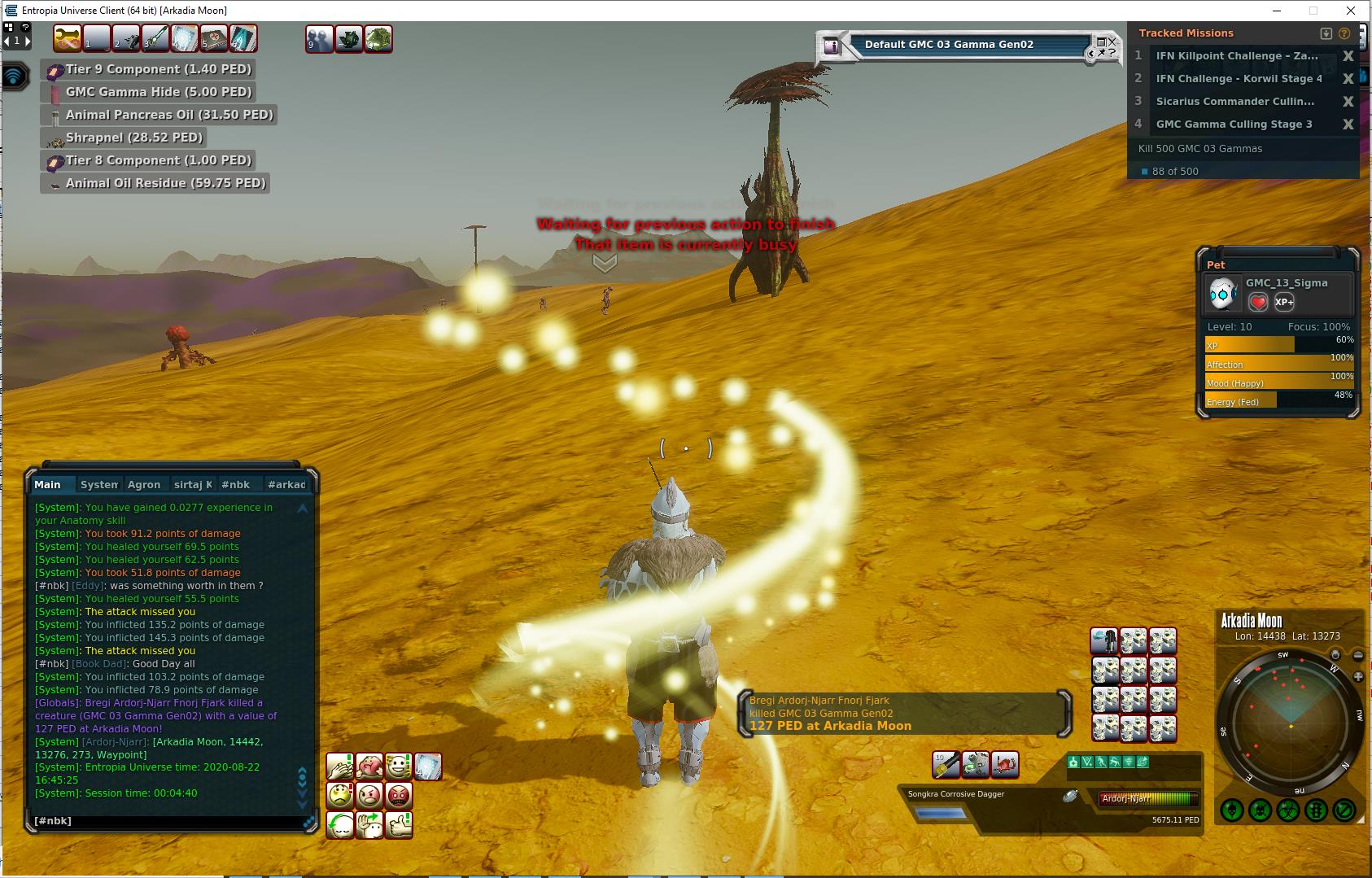The image size is (1372, 878).
Task: Activate the wrench and infinity hotbar icon
Action: [x=68, y=38]
